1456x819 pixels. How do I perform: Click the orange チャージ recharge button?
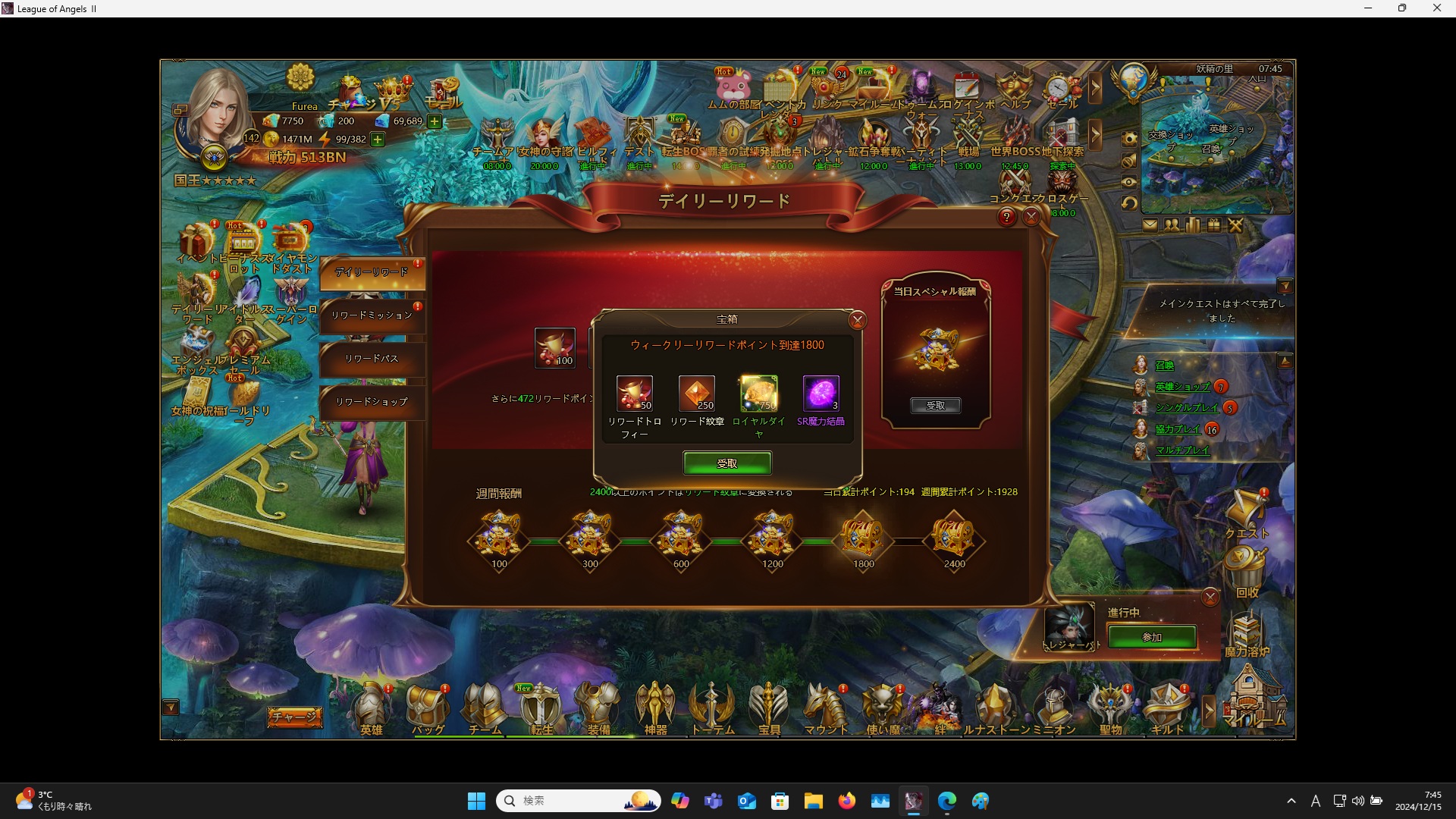(x=294, y=717)
